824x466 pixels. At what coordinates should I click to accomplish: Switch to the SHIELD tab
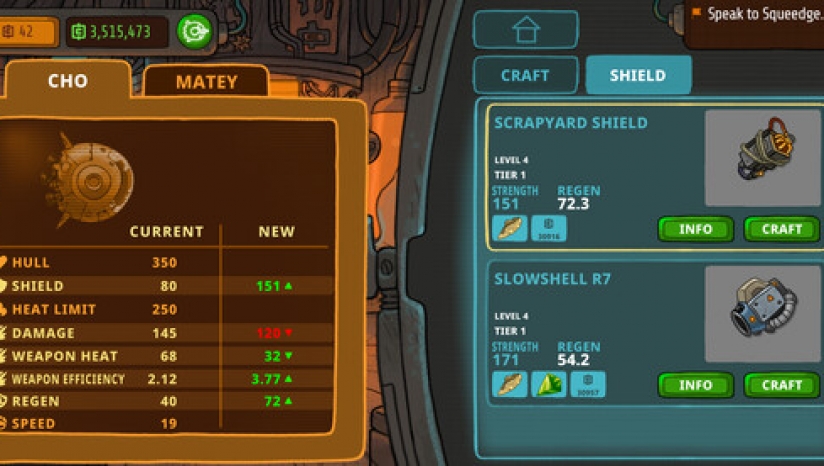[637, 75]
